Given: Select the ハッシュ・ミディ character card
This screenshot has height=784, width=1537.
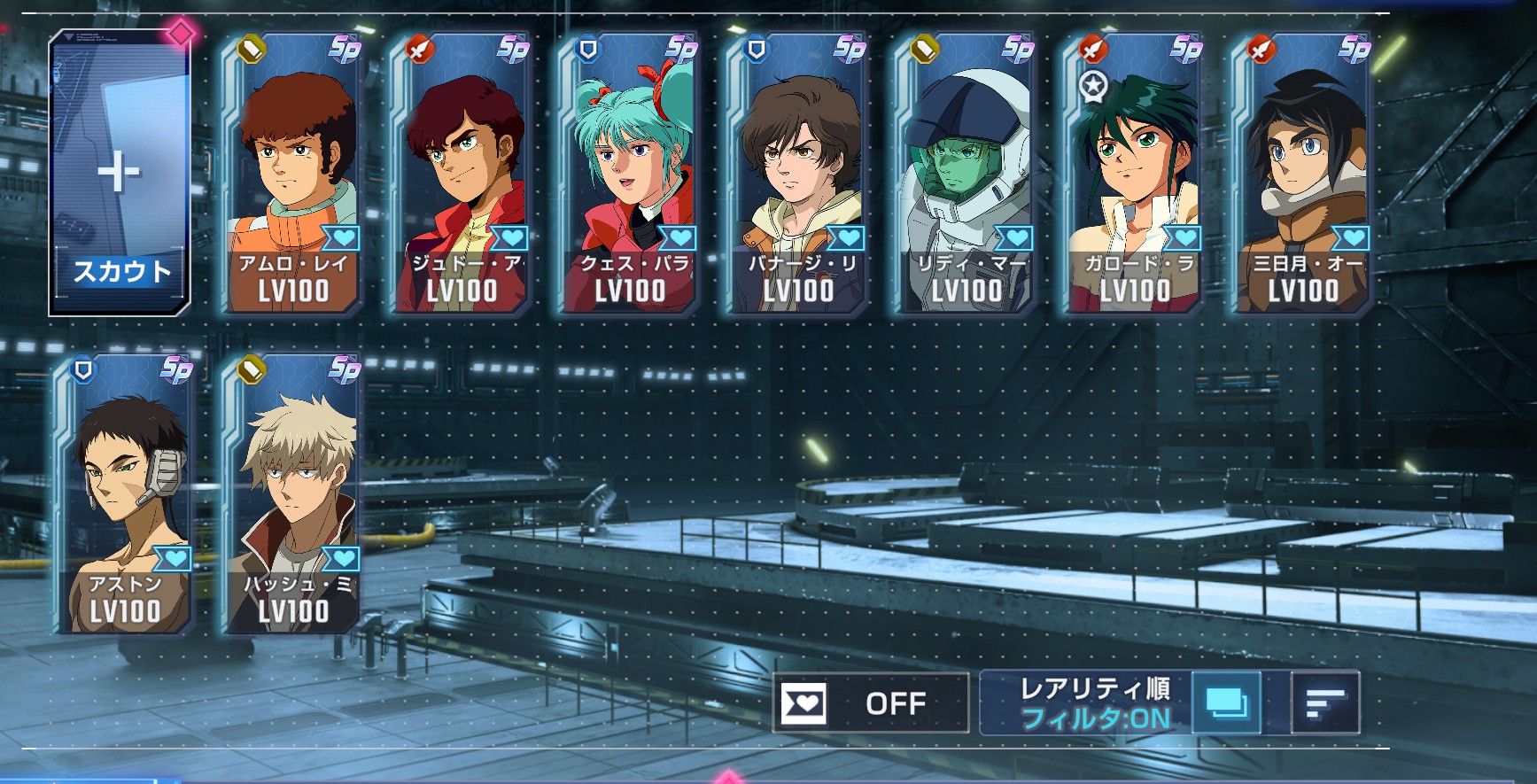Looking at the screenshot, I should point(293,496).
